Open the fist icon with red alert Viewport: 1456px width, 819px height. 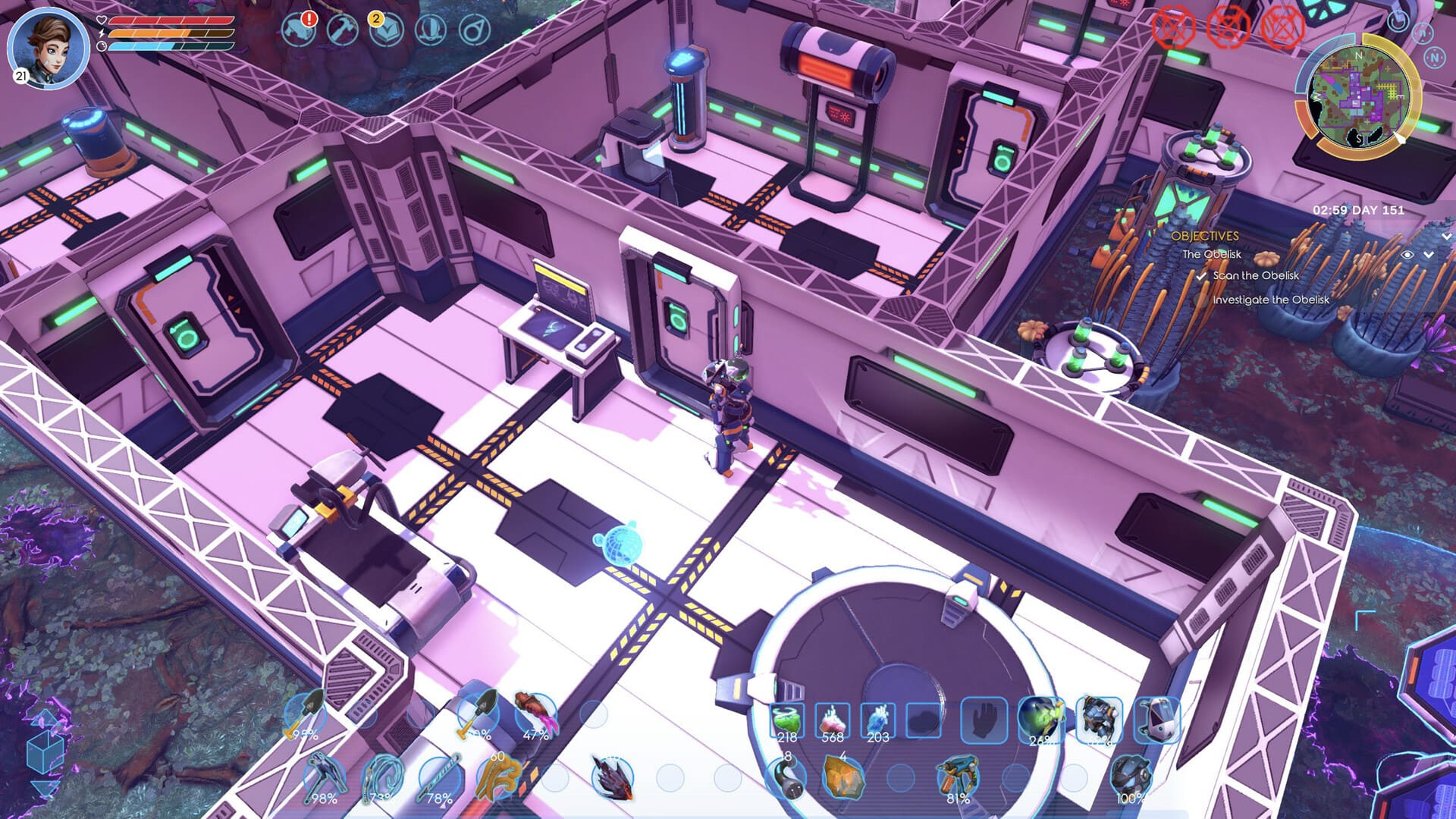pyautogui.click(x=297, y=30)
